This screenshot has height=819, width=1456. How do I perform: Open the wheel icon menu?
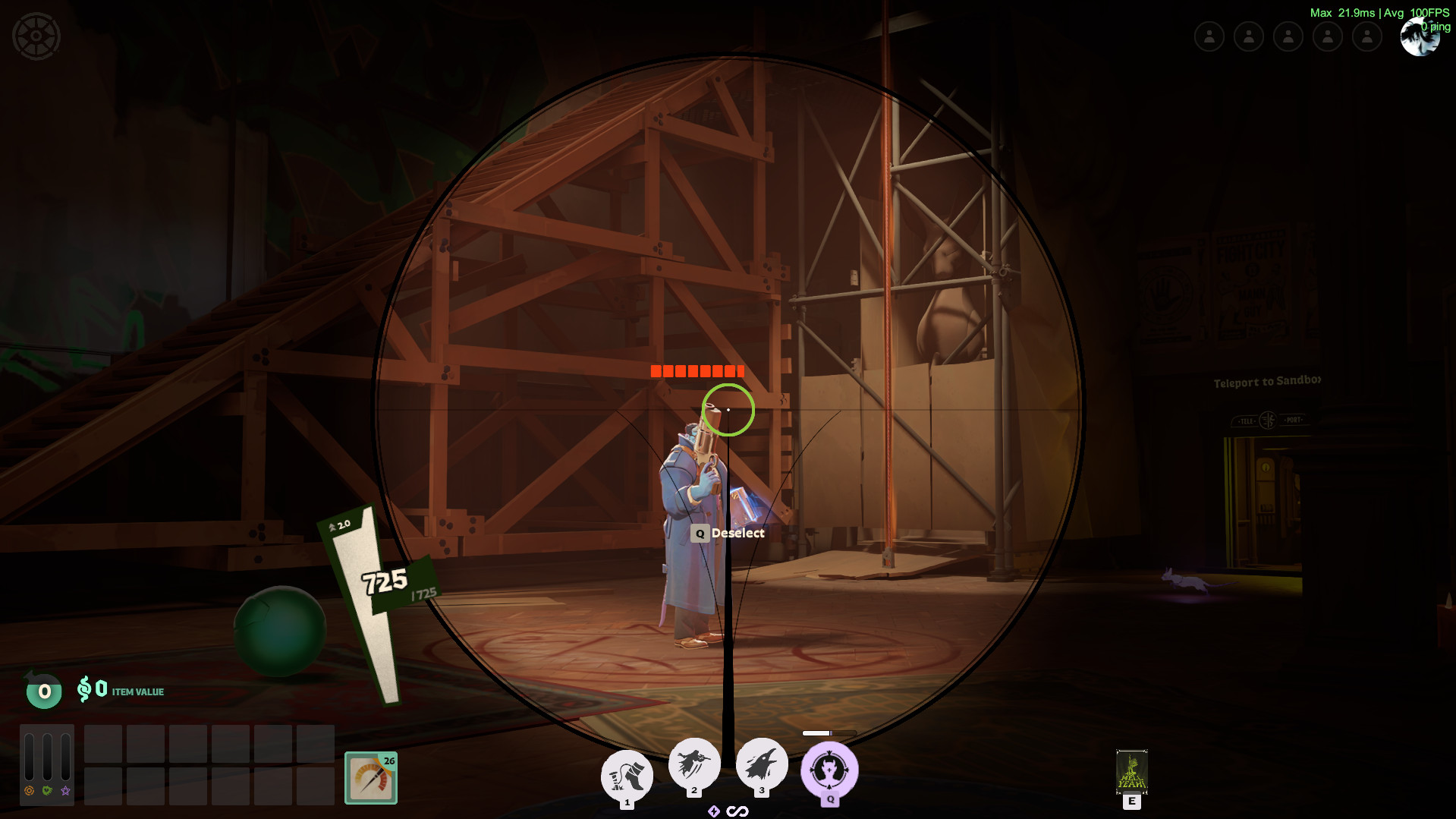point(36,36)
